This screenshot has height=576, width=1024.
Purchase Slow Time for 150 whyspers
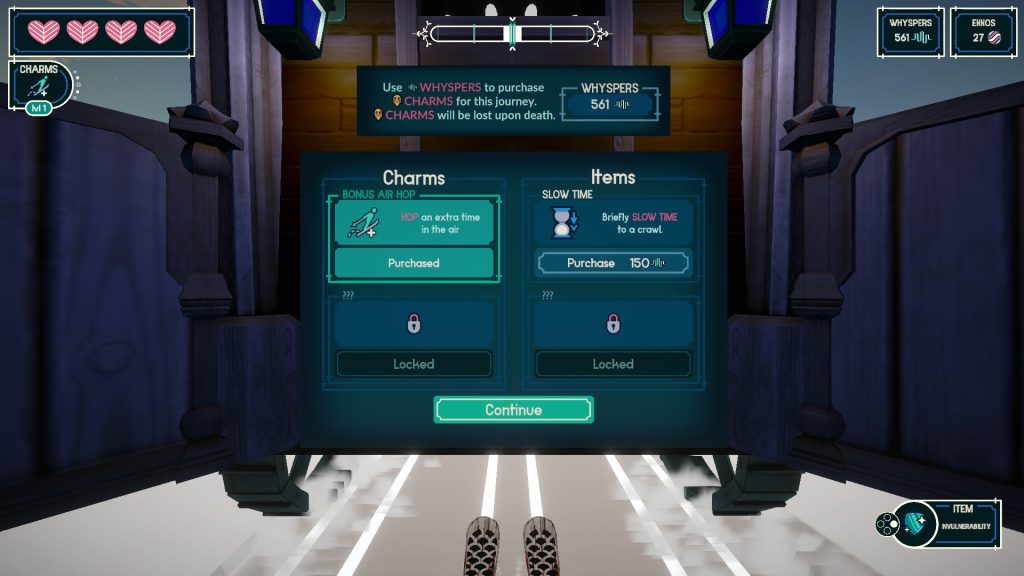(613, 263)
